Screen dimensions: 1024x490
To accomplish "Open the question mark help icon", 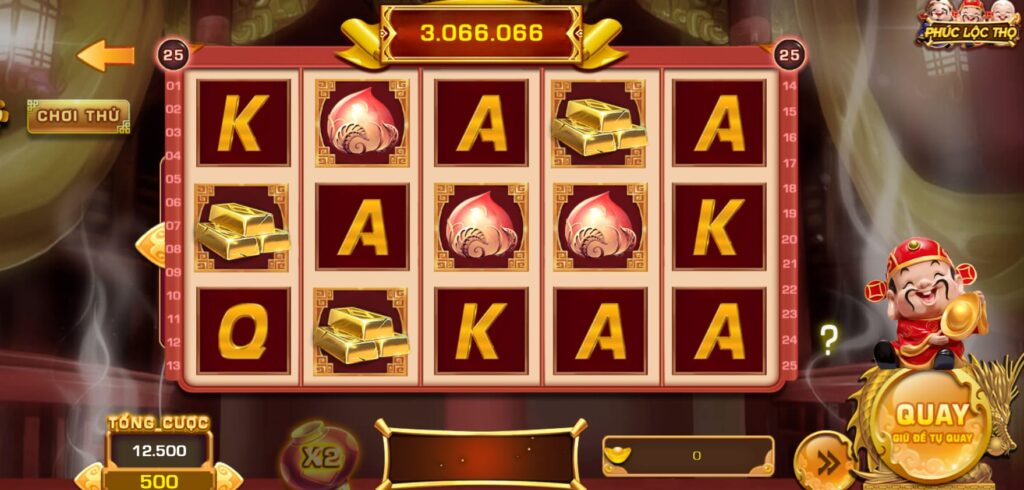I will [x=828, y=340].
